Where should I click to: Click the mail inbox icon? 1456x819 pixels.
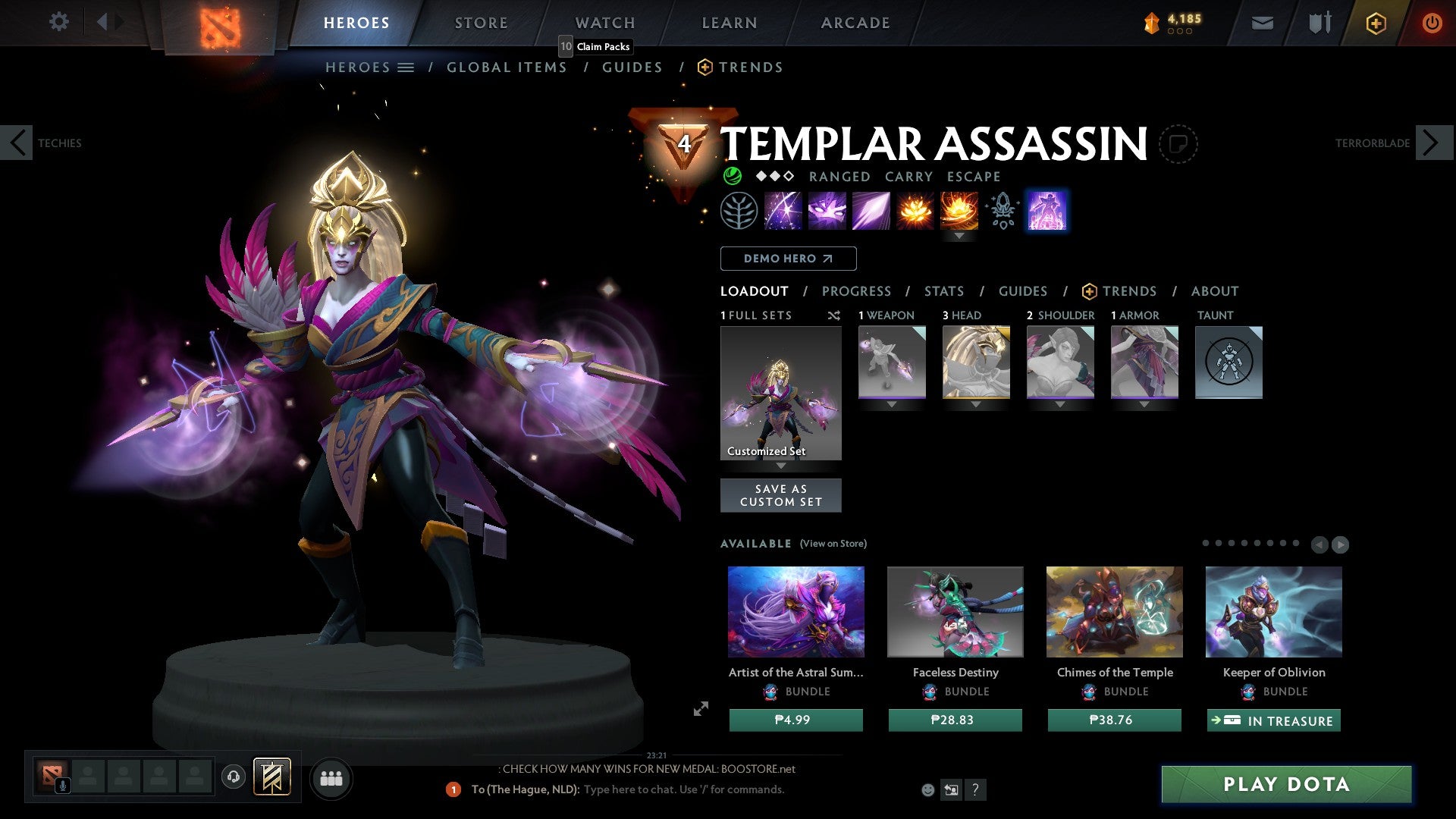tap(1263, 23)
